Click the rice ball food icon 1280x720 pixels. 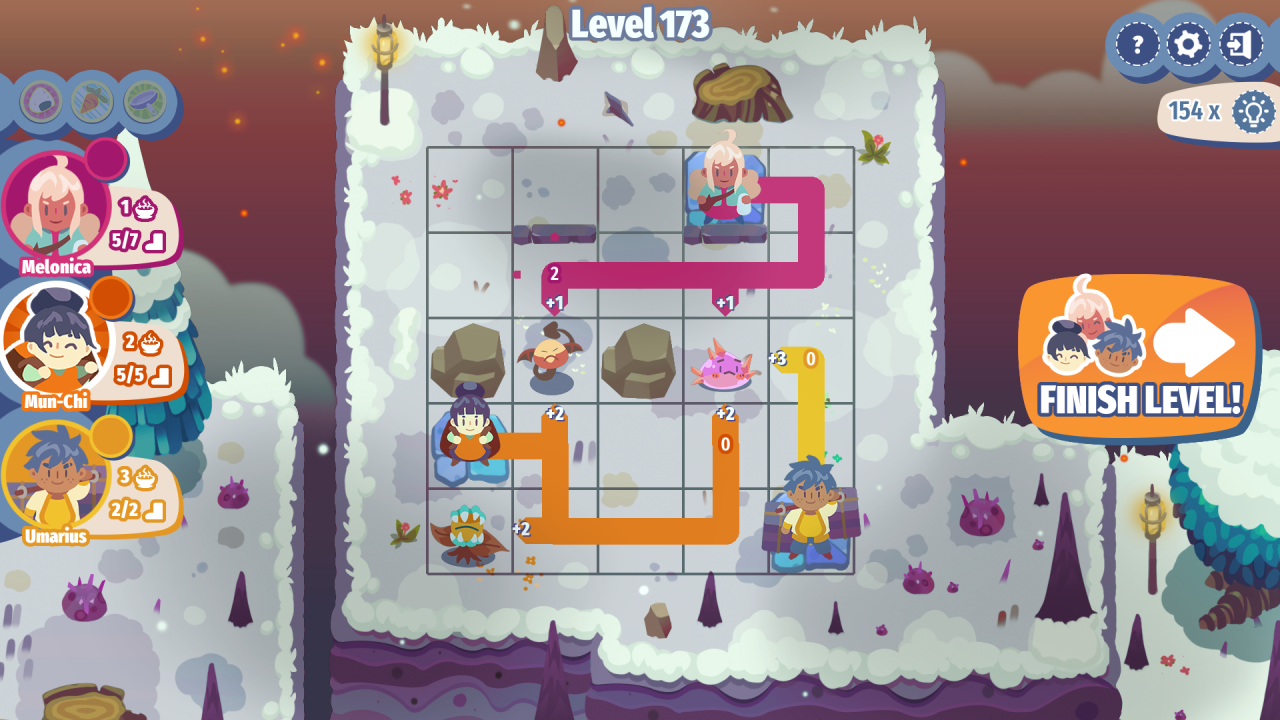pos(41,101)
